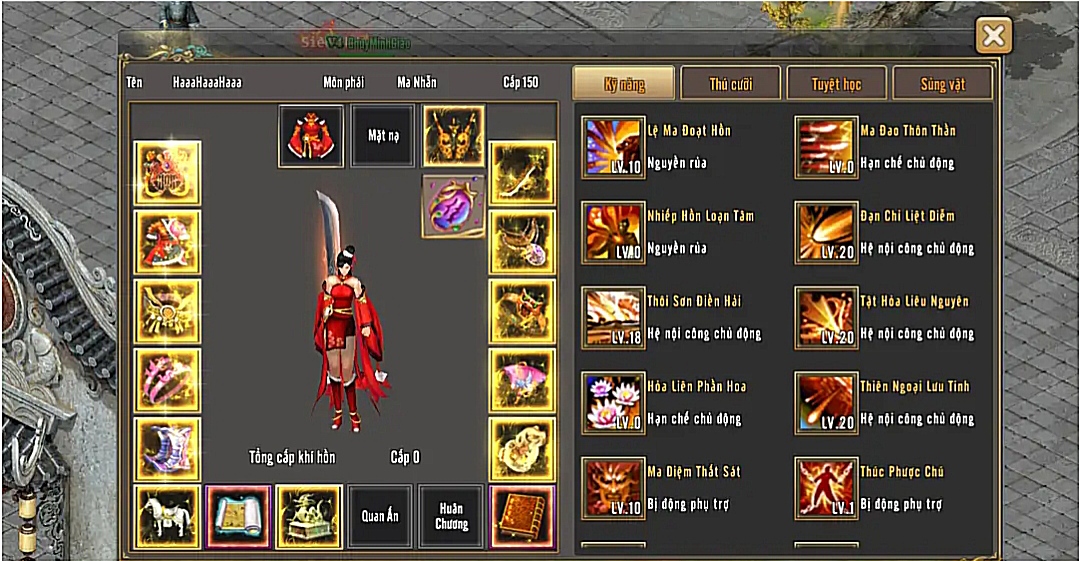Open the empty Mặt nạ equipment slot
Image resolution: width=1080 pixels, height=561 pixels.
(x=383, y=136)
